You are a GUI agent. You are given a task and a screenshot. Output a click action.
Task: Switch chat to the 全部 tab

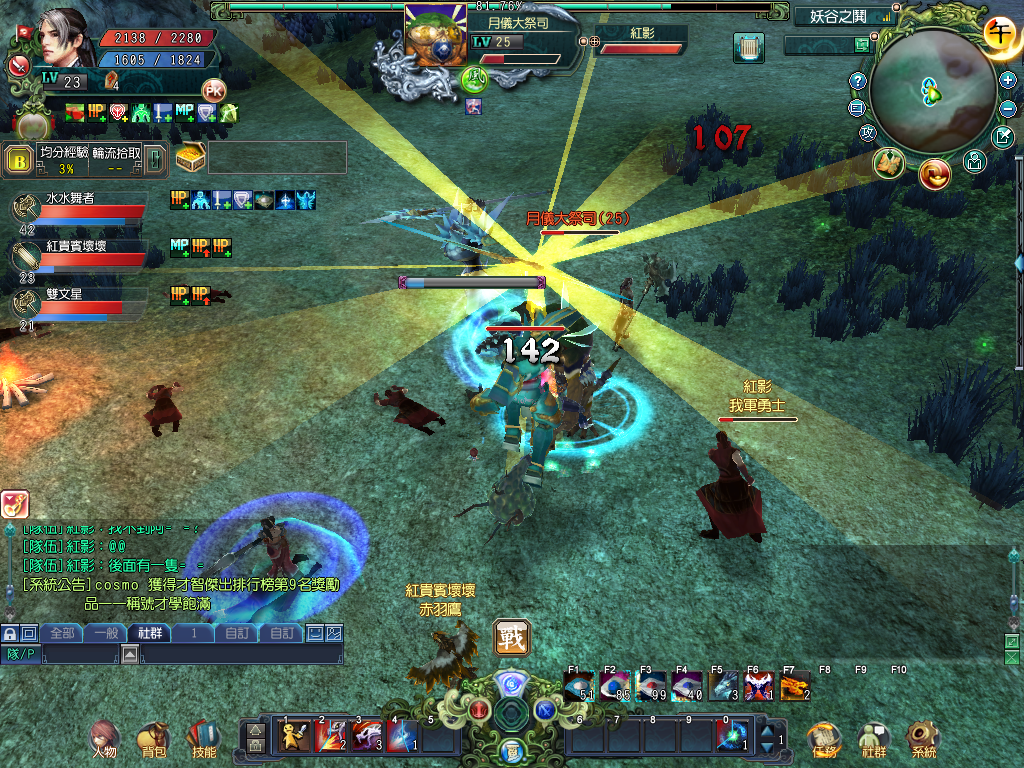coord(62,633)
